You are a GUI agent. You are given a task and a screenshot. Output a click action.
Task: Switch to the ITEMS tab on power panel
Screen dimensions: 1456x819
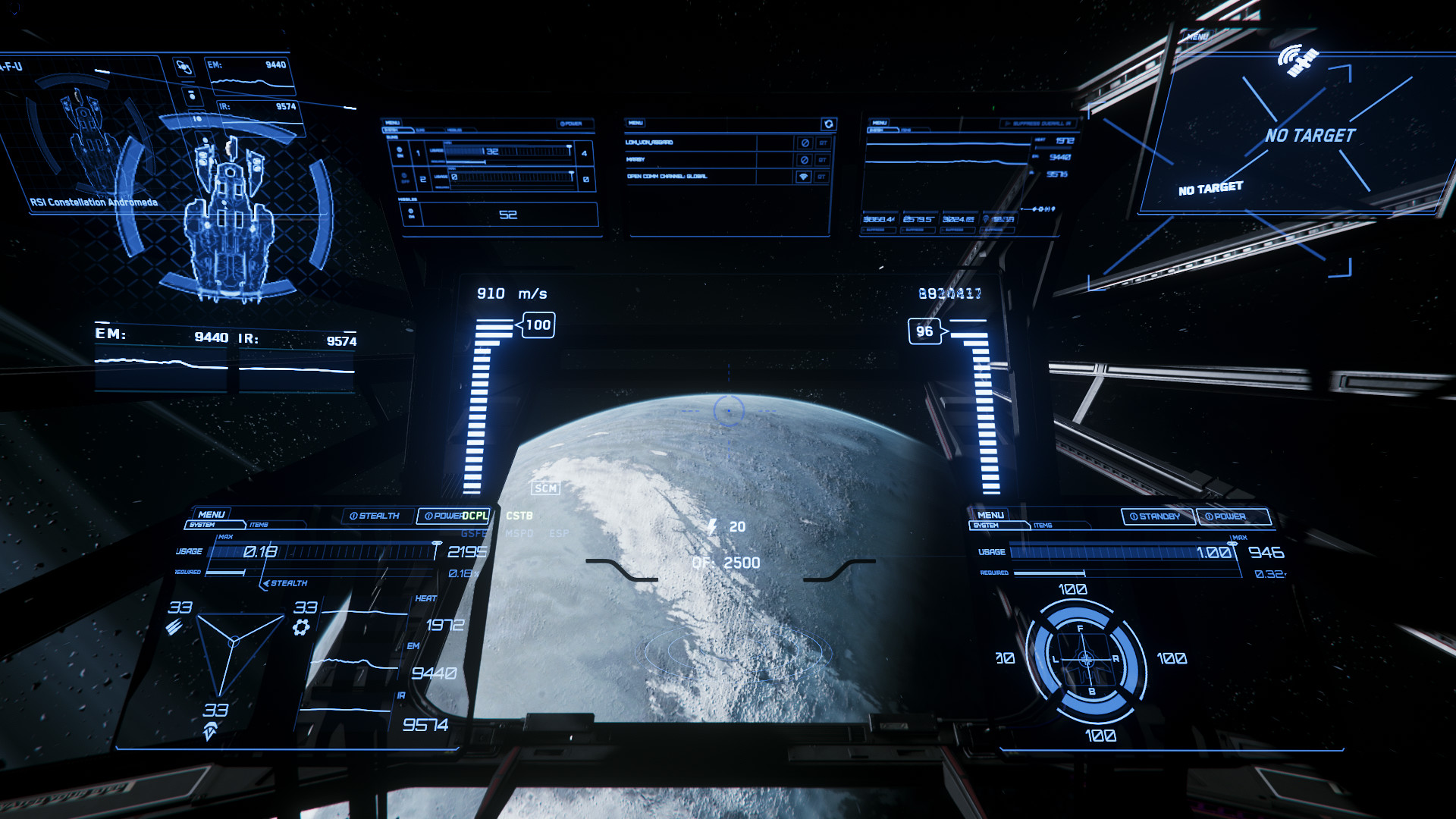259,525
